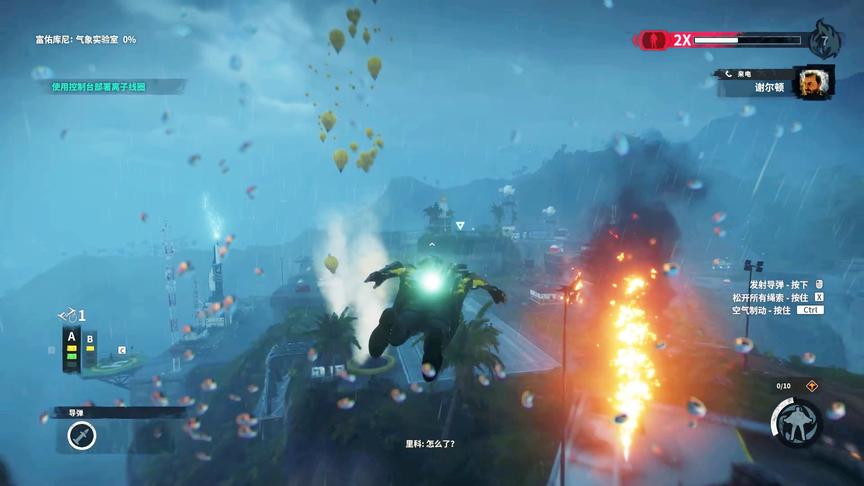Click the missile weapon icon
The width and height of the screenshot is (864, 486).
[82, 435]
